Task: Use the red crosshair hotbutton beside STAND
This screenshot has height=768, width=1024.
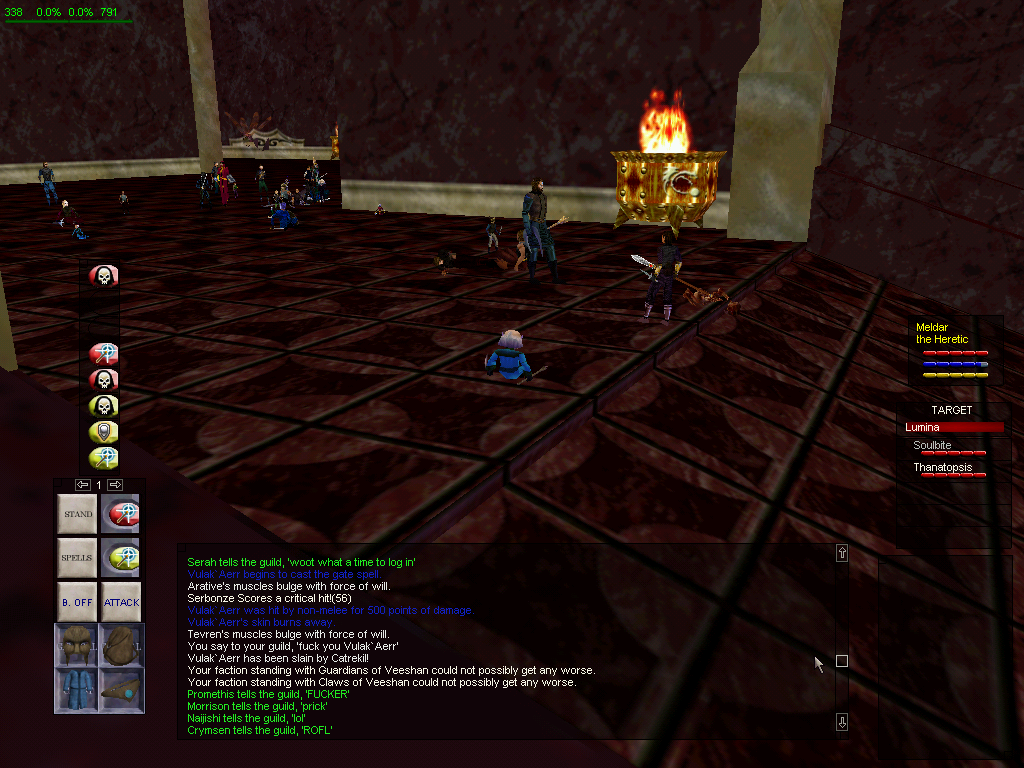Action: pos(121,514)
